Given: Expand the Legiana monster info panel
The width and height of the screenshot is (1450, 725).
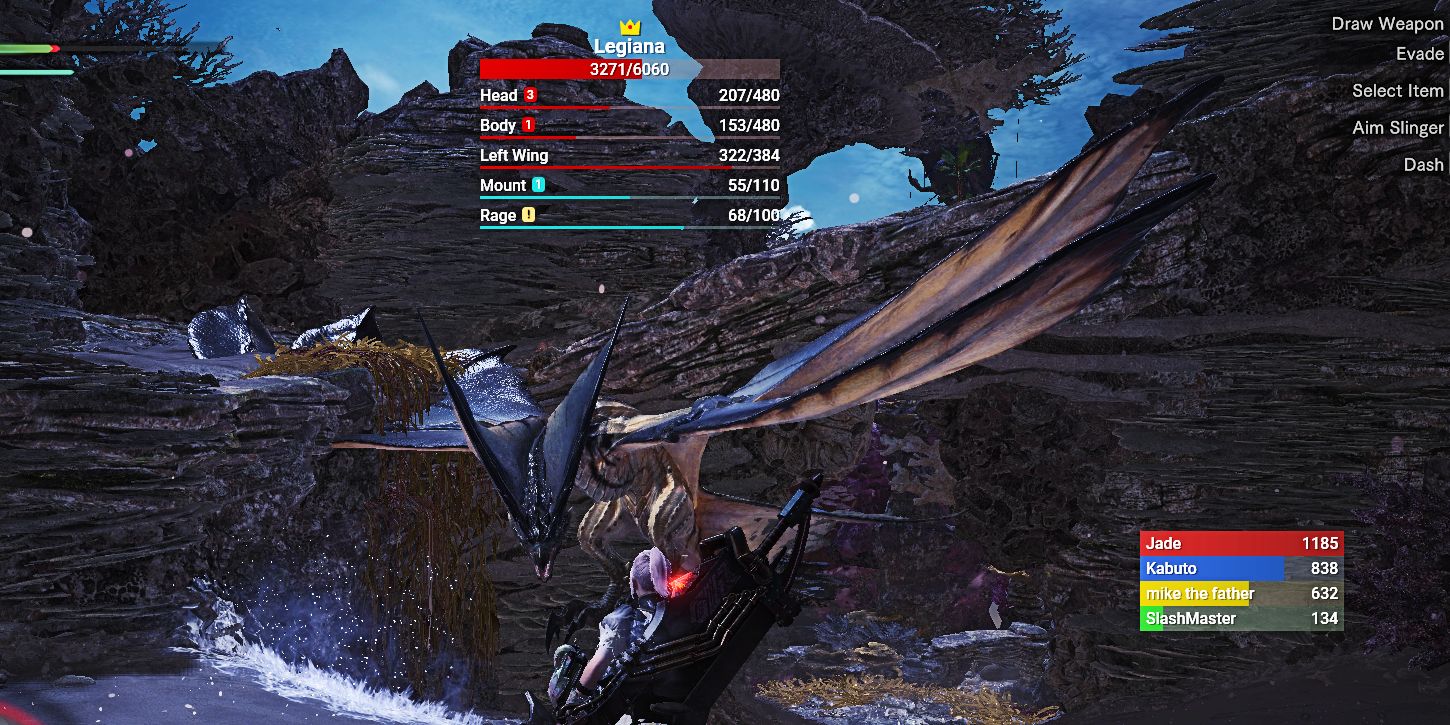Looking at the screenshot, I should pyautogui.click(x=630, y=45).
